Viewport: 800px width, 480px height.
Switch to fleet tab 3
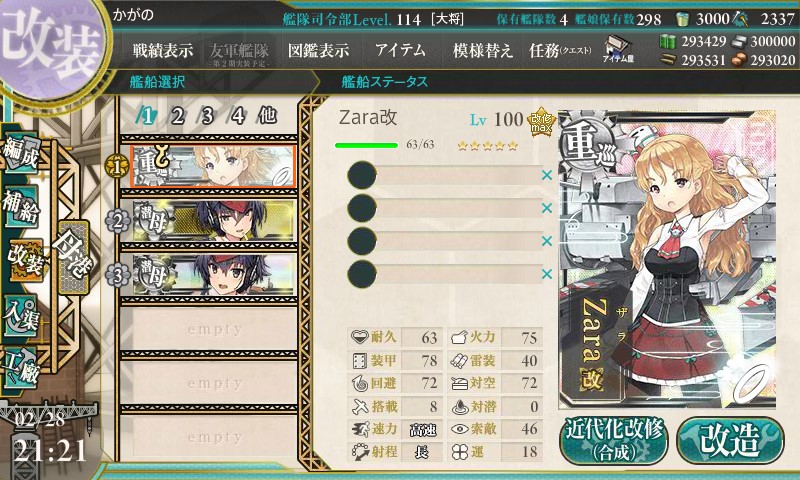point(207,115)
